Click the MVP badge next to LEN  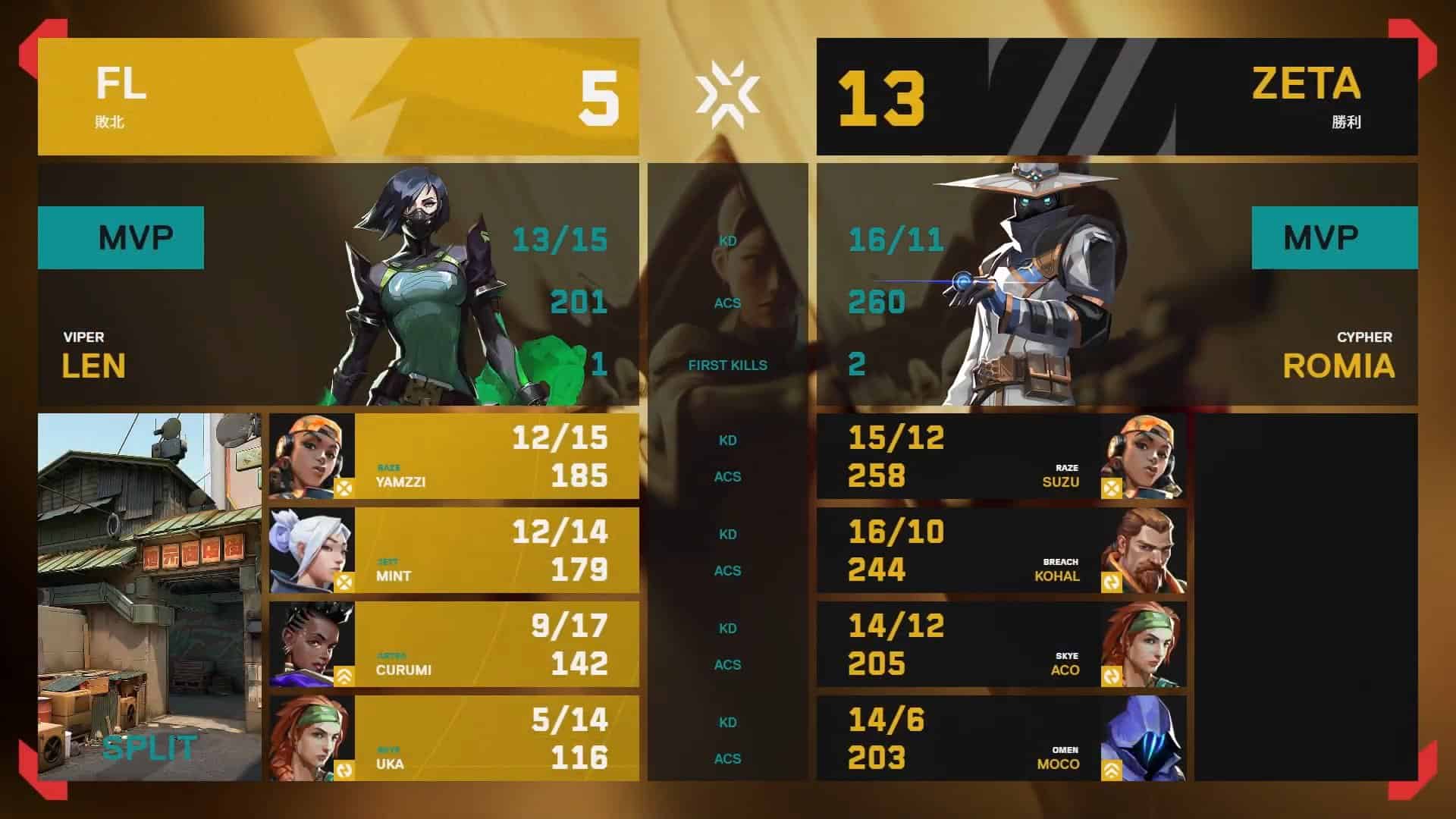(x=121, y=237)
